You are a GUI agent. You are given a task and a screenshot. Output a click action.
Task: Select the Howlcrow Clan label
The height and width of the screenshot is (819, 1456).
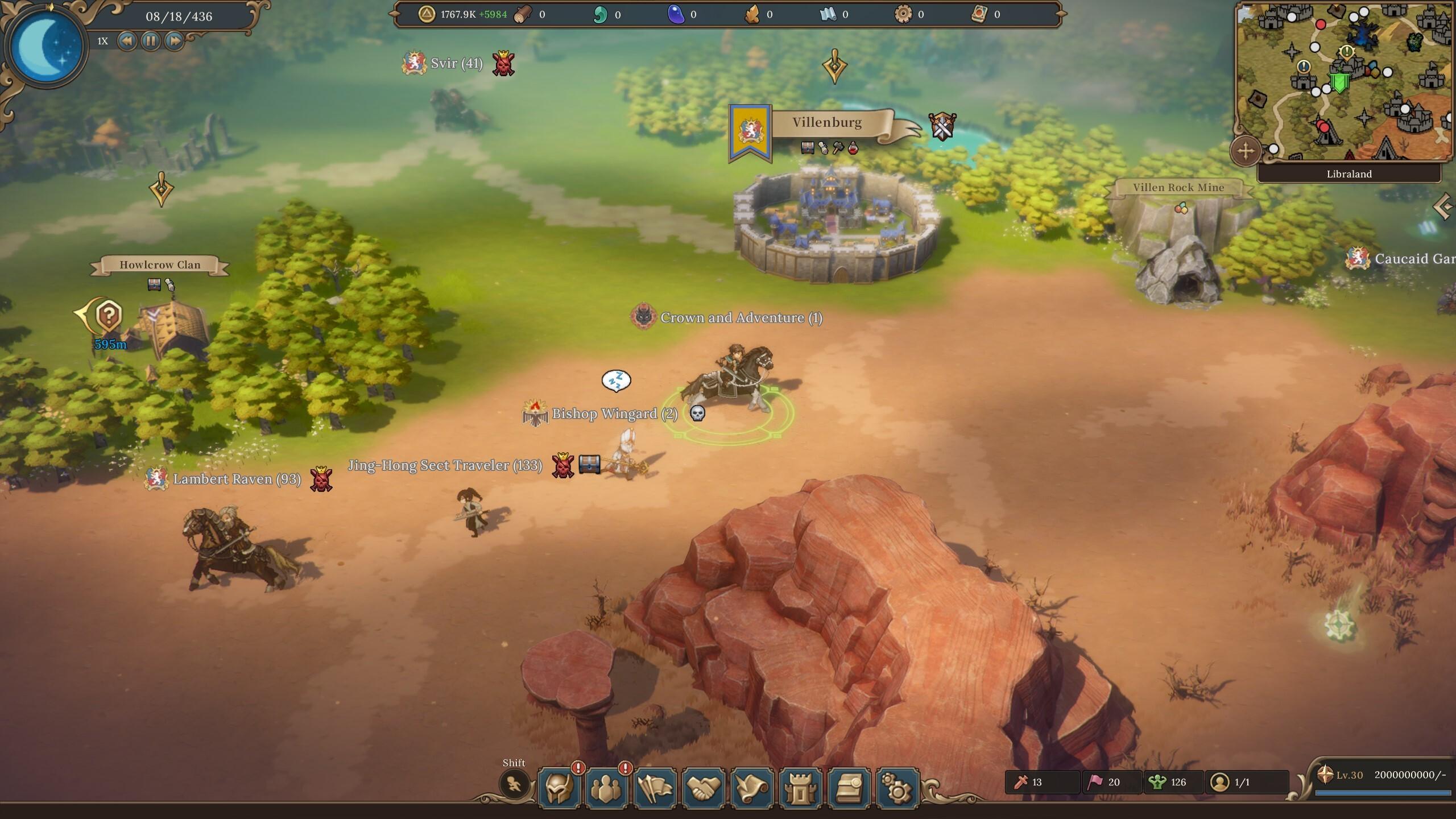(x=160, y=264)
